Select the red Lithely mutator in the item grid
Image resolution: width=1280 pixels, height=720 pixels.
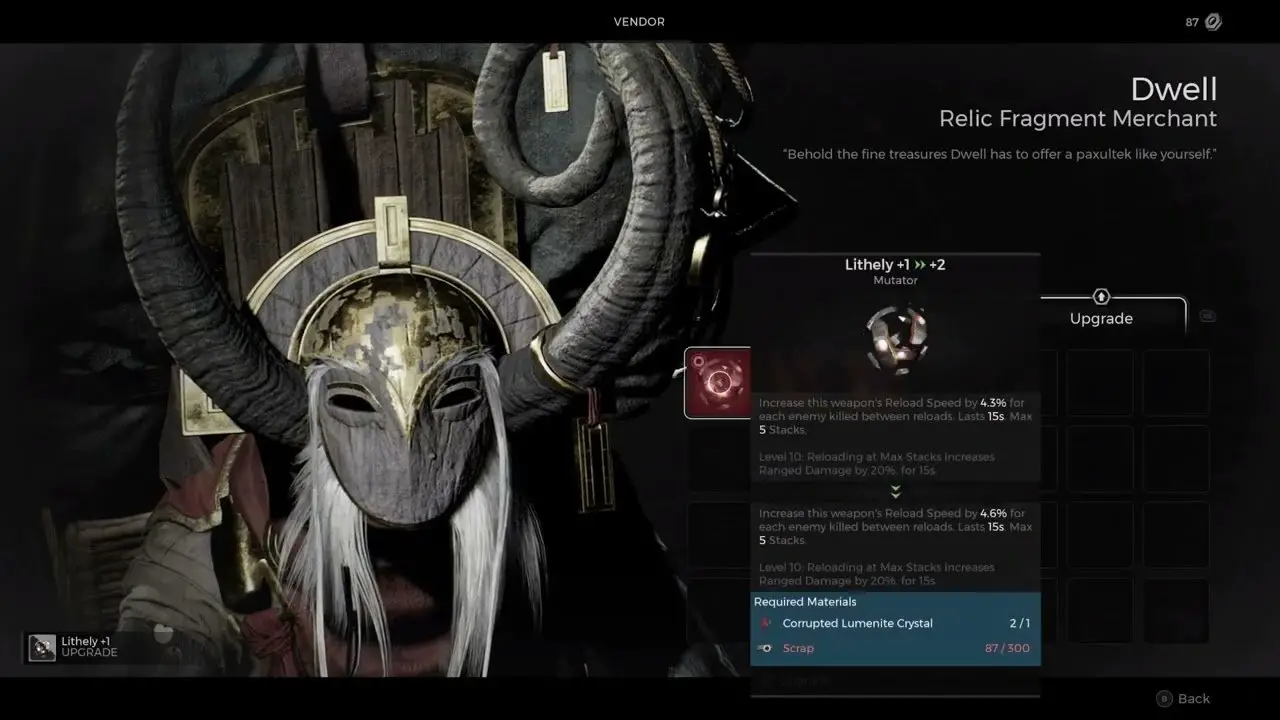click(x=718, y=381)
